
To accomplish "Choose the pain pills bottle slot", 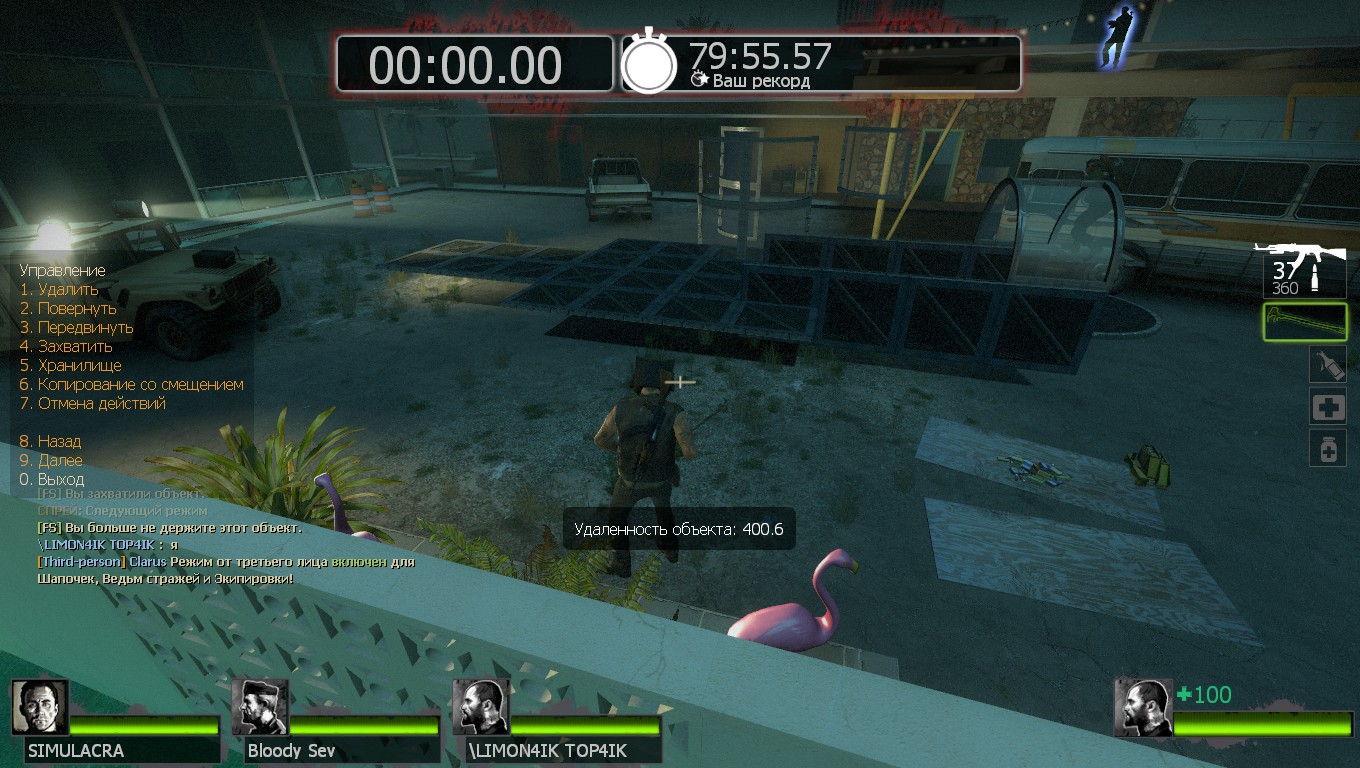I will tap(1327, 449).
